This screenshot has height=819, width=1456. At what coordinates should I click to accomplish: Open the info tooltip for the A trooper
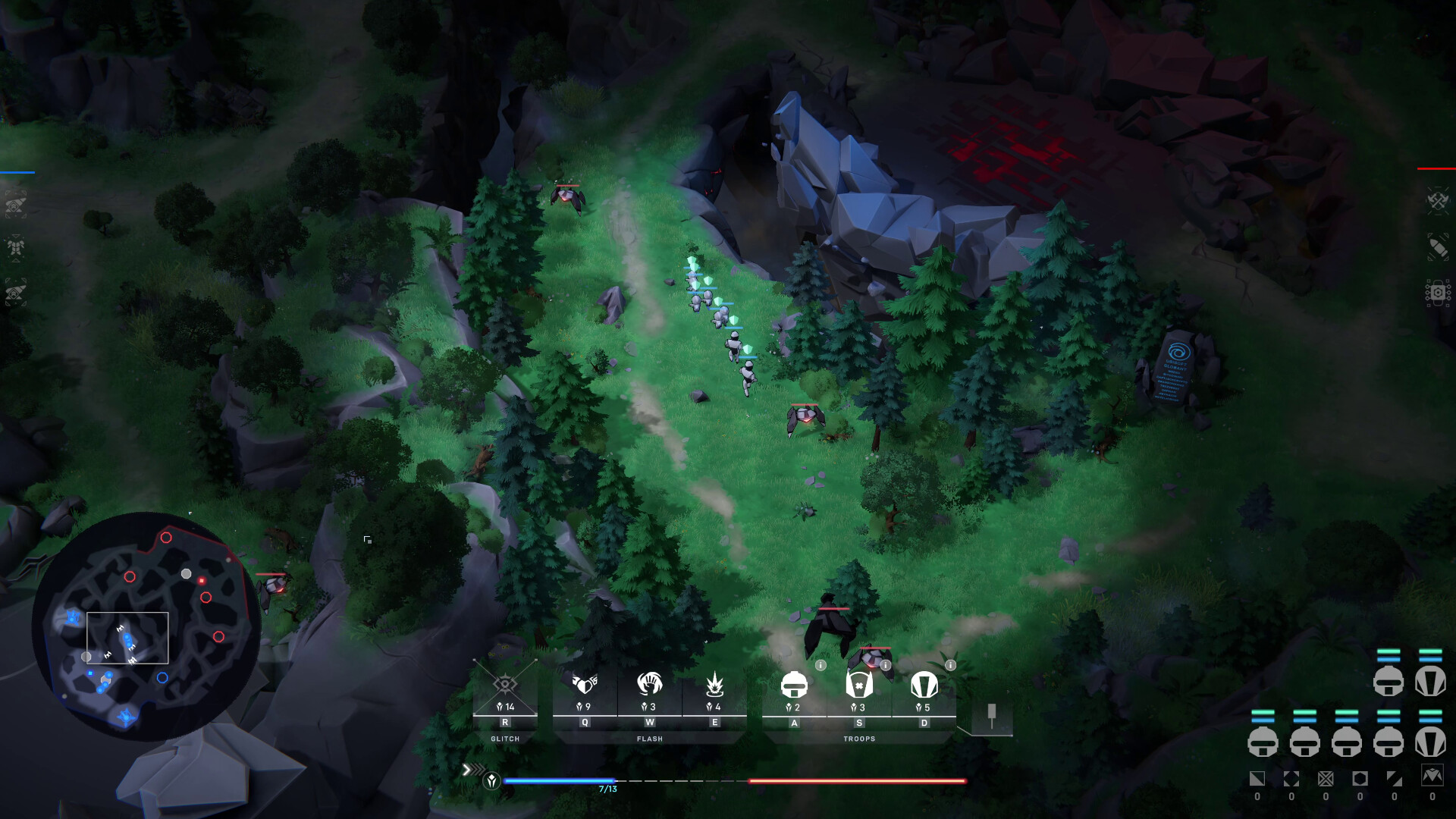click(x=821, y=665)
